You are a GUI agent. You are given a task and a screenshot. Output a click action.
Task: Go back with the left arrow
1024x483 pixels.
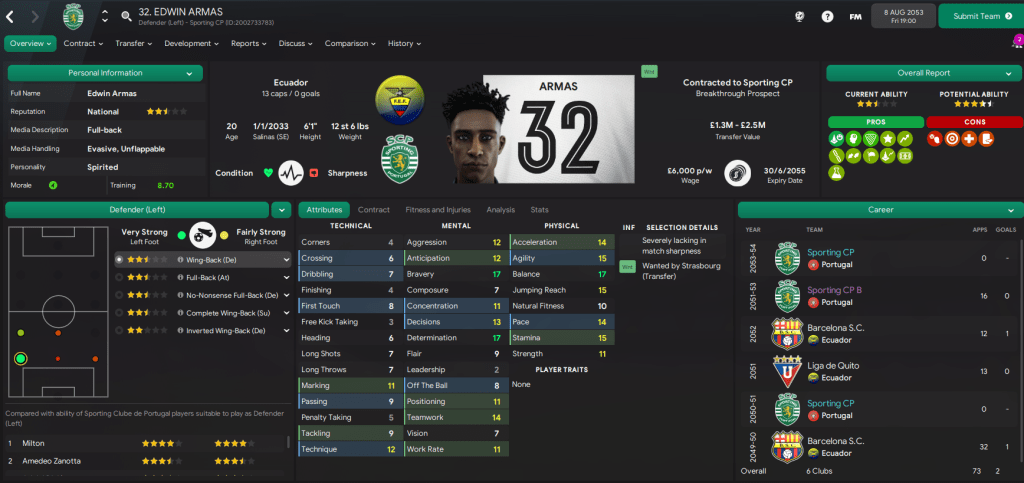11,16
